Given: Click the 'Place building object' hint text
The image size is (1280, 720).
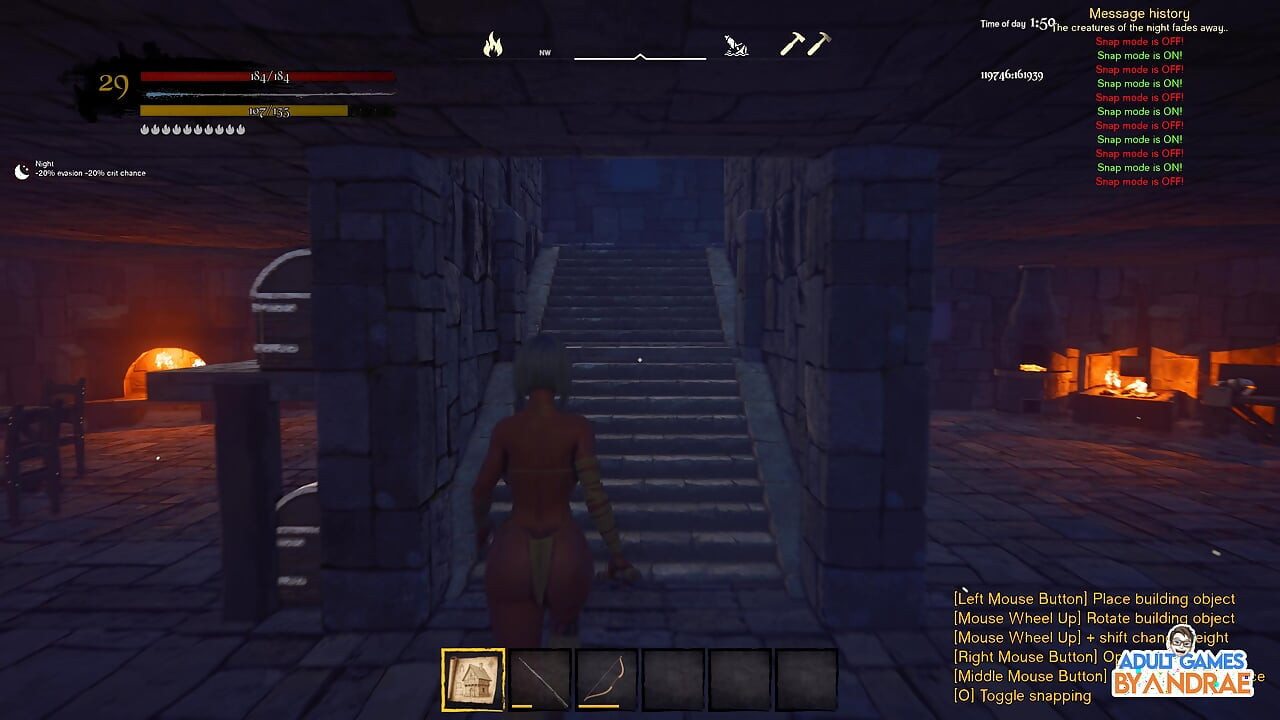Looking at the screenshot, I should [x=1094, y=598].
